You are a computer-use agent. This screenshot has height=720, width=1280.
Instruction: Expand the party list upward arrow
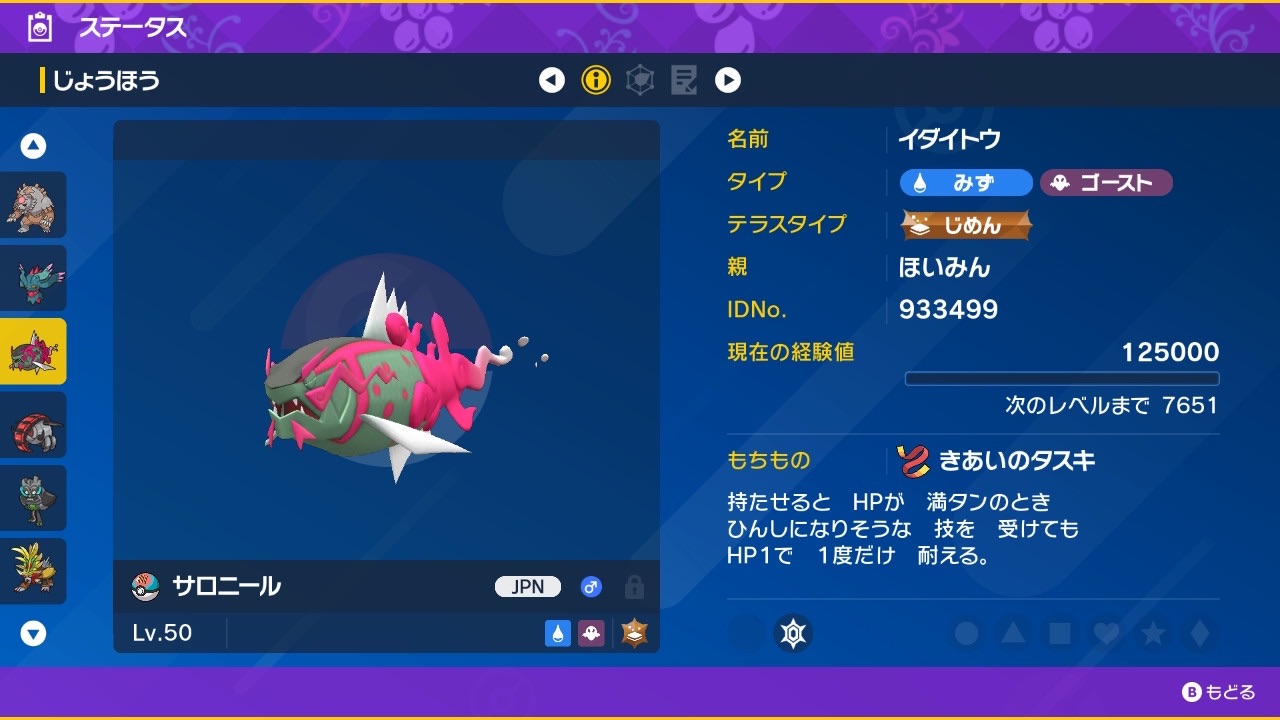coord(33,145)
